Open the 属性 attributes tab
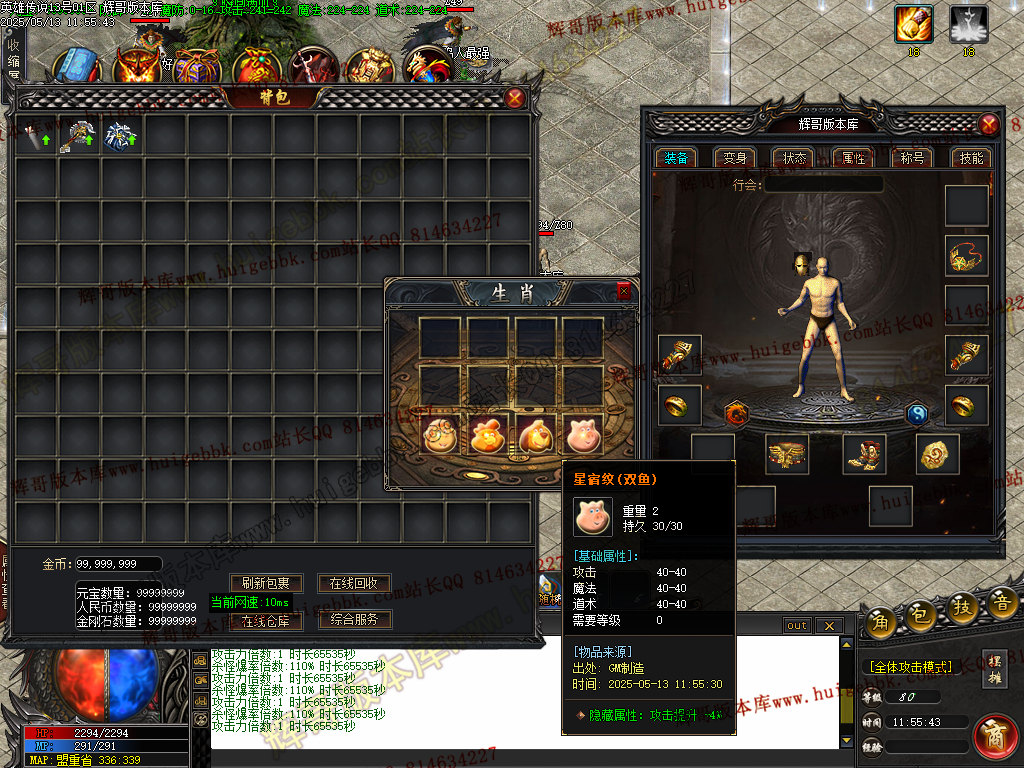This screenshot has width=1024, height=768. point(853,158)
